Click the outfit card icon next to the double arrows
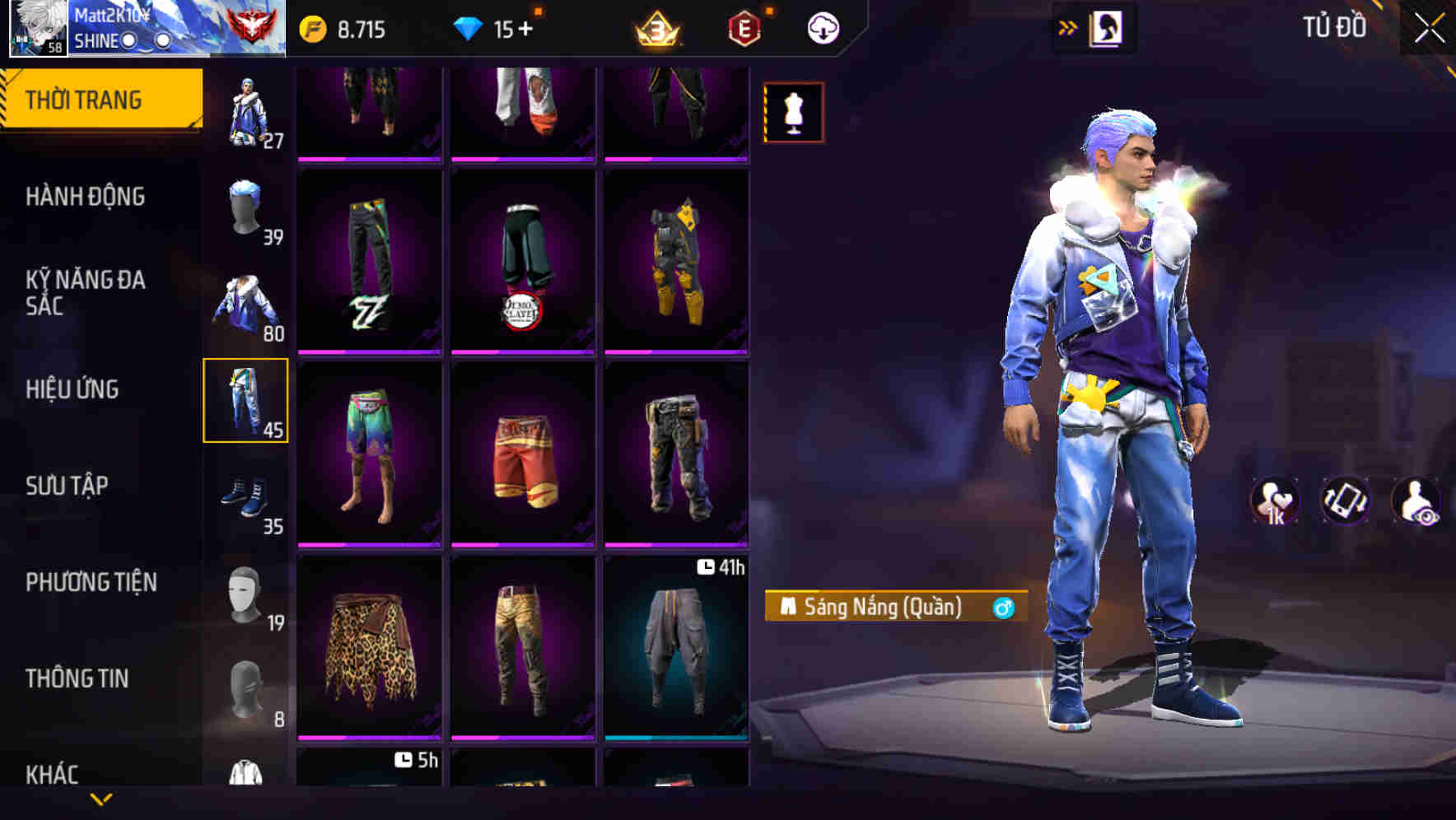The image size is (1456, 820). (x=1107, y=26)
